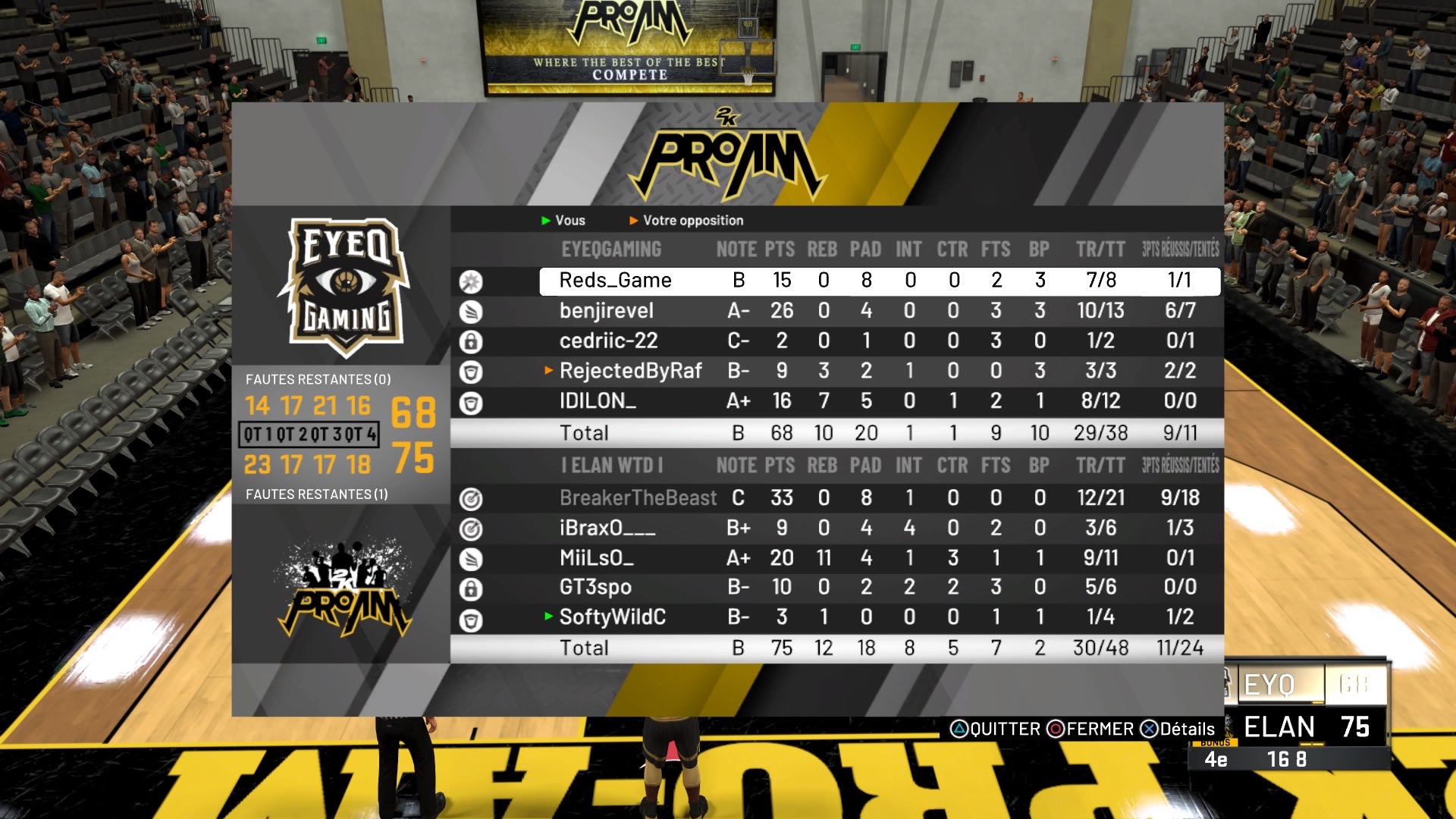Select the GT3spo row
1456x819 pixels.
595,587
